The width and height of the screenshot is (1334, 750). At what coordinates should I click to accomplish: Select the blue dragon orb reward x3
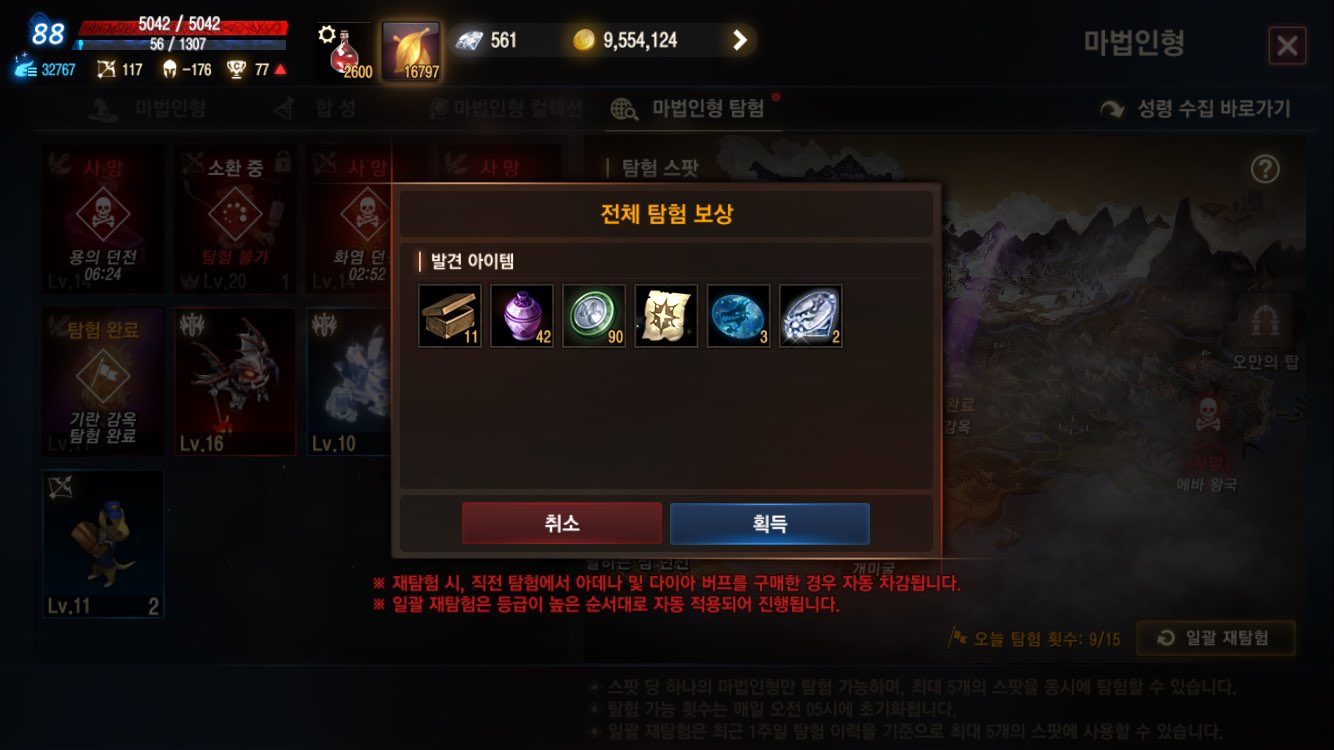tap(738, 316)
